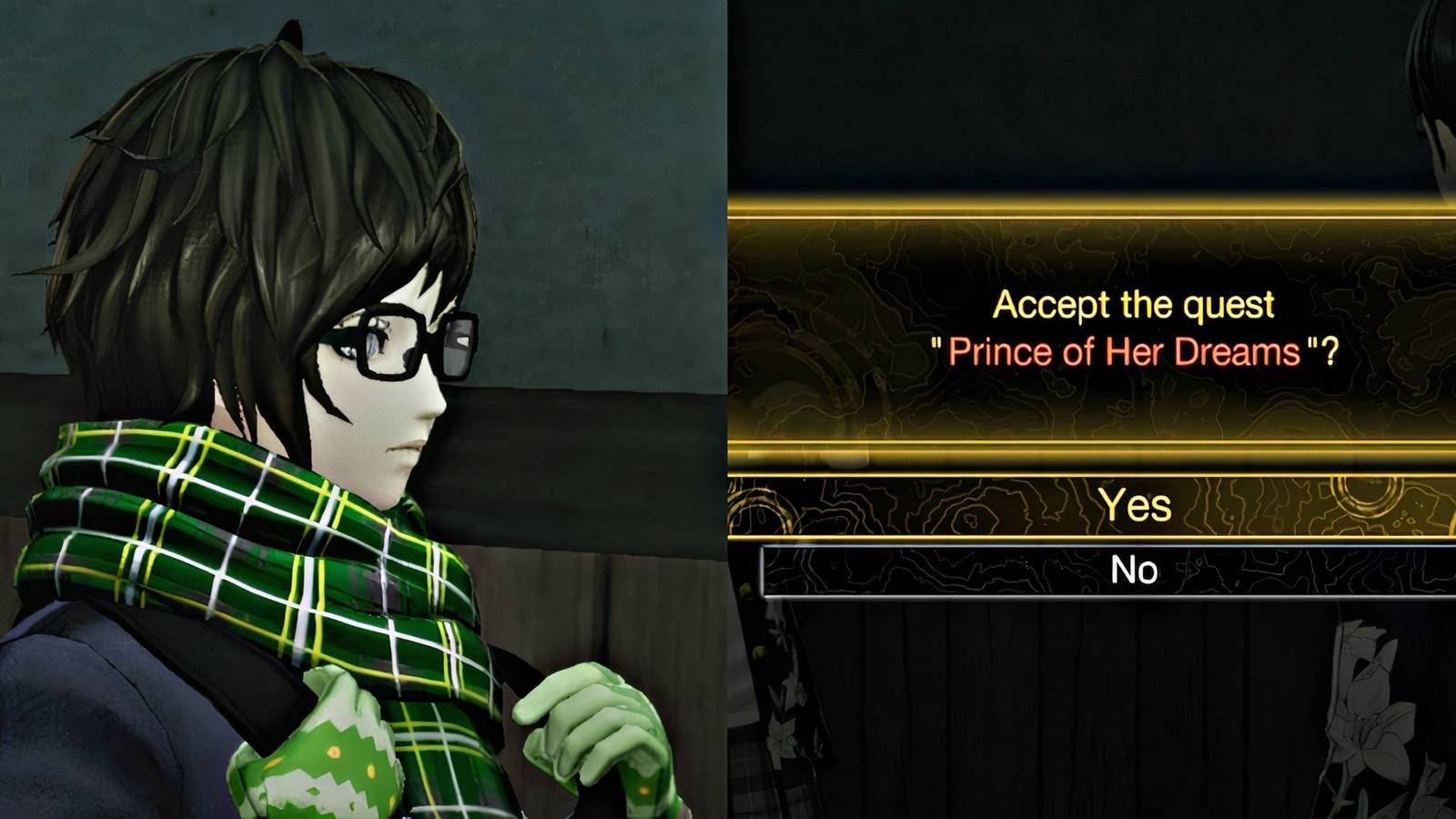1456x819 pixels.
Task: Click the green plaid scarf
Action: [x=255, y=546]
